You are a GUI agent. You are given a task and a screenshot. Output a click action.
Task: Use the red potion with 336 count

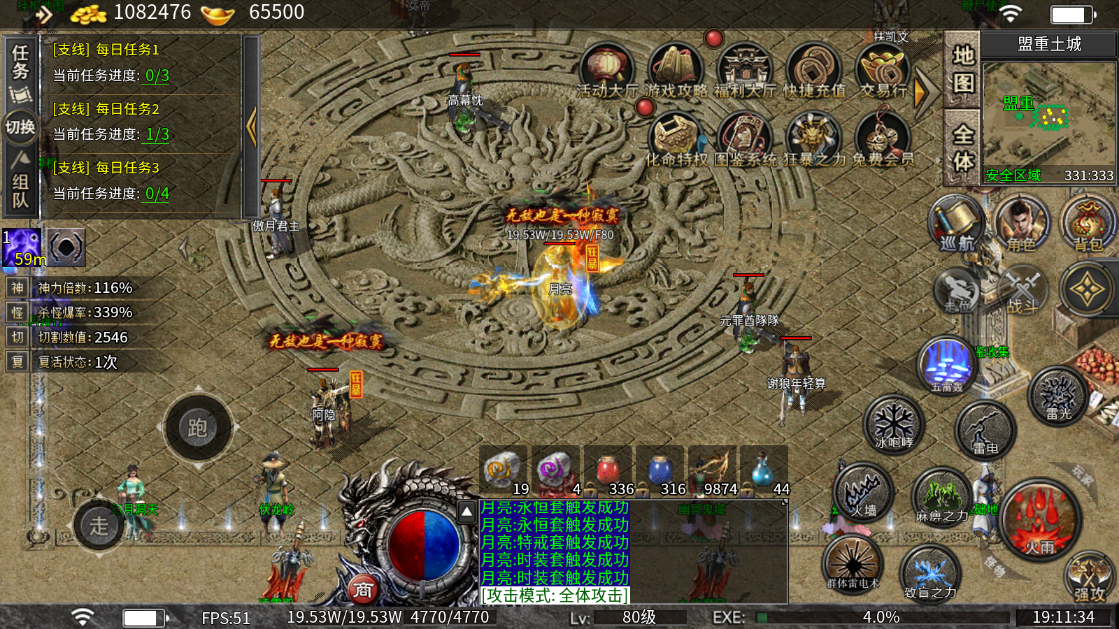(x=614, y=470)
